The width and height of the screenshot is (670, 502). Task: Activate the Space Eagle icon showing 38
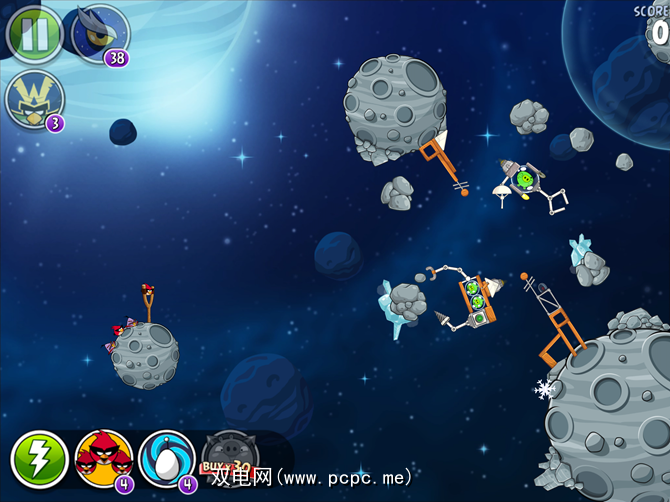click(100, 32)
